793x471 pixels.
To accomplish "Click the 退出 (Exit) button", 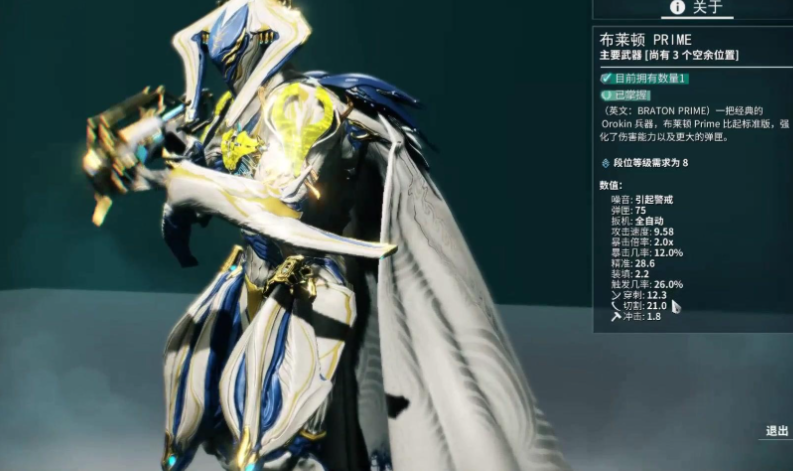I will coord(776,431).
